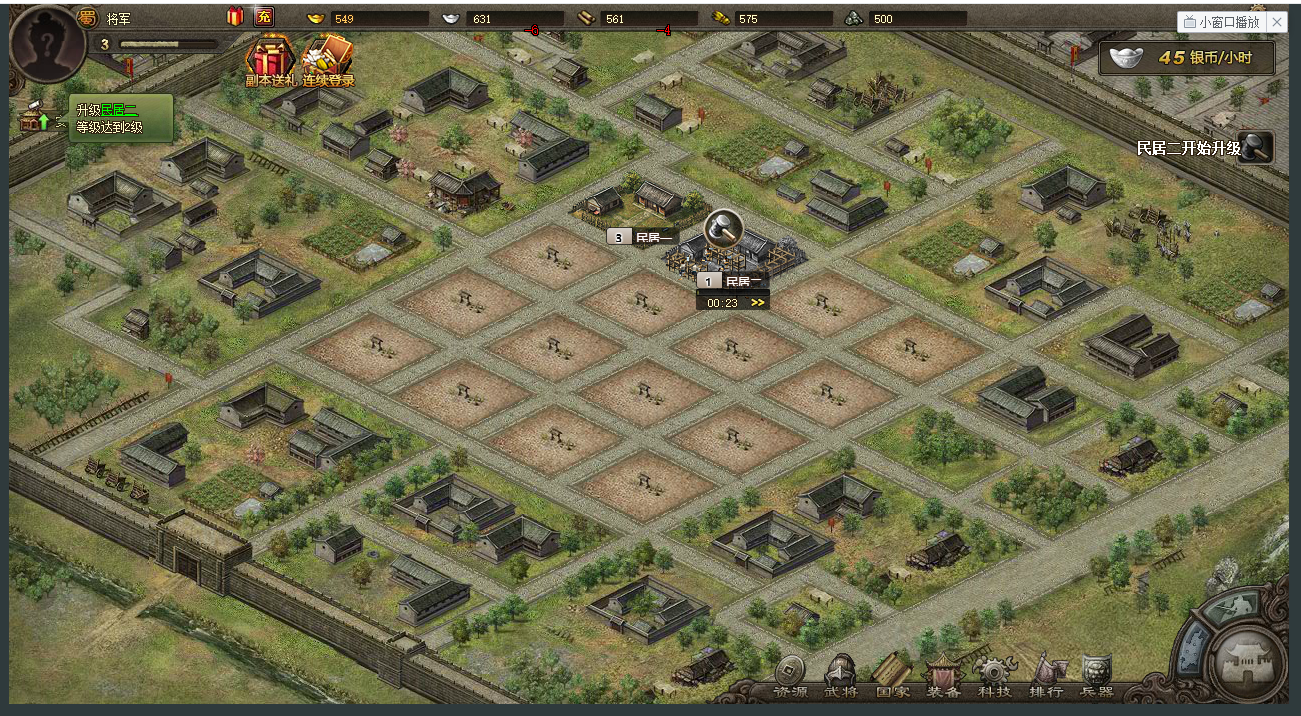
Task: Open the 国家 nation menu
Action: [892, 677]
